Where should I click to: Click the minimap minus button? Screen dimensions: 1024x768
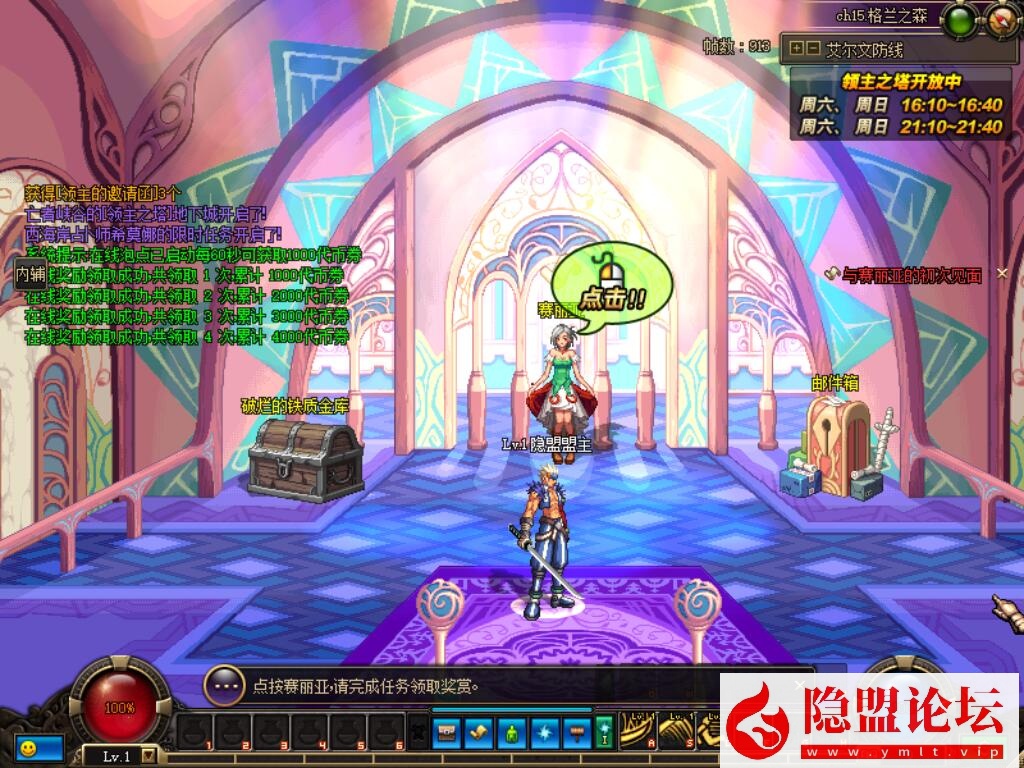coord(812,48)
